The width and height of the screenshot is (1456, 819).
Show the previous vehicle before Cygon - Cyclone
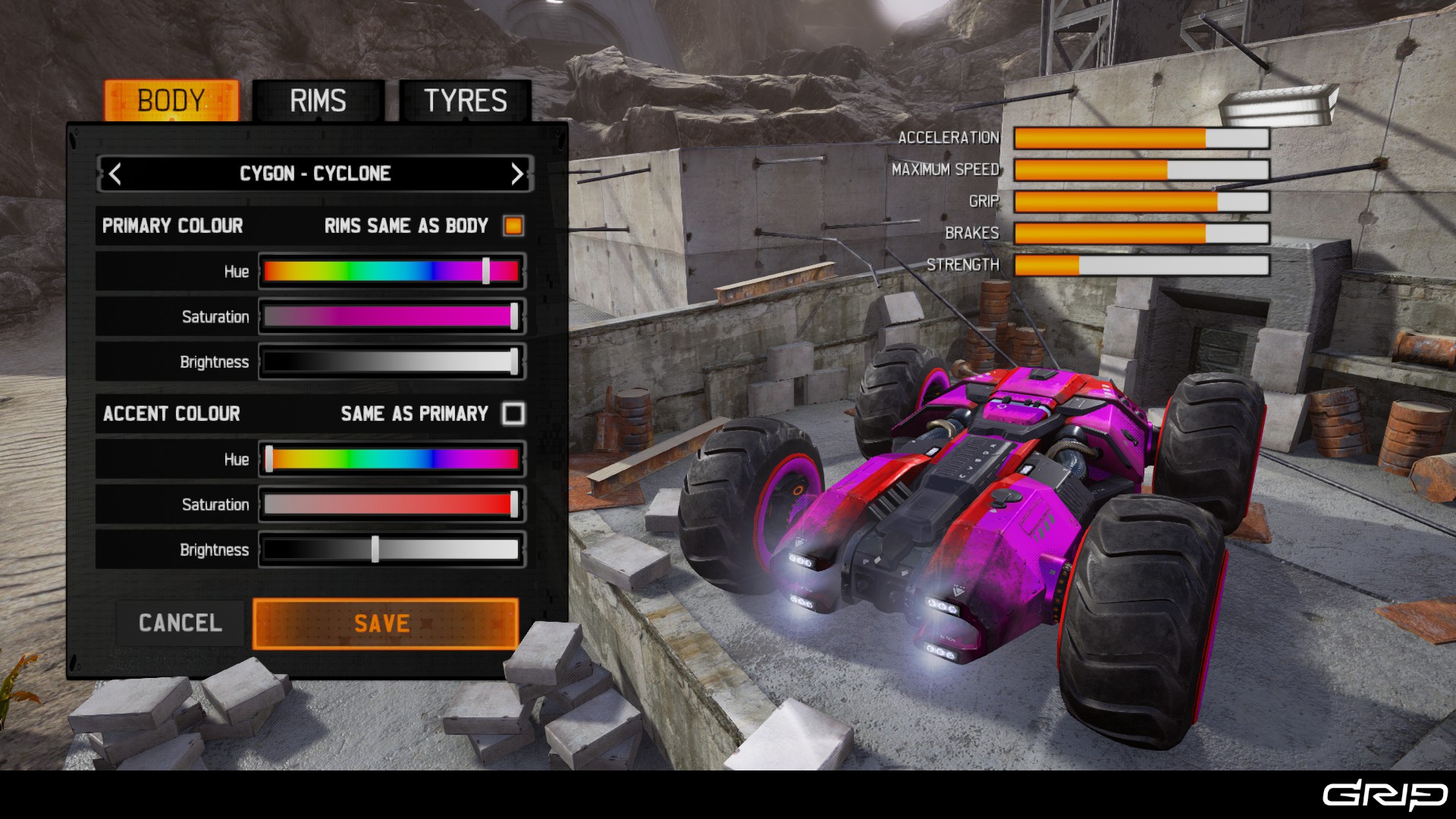coord(115,174)
